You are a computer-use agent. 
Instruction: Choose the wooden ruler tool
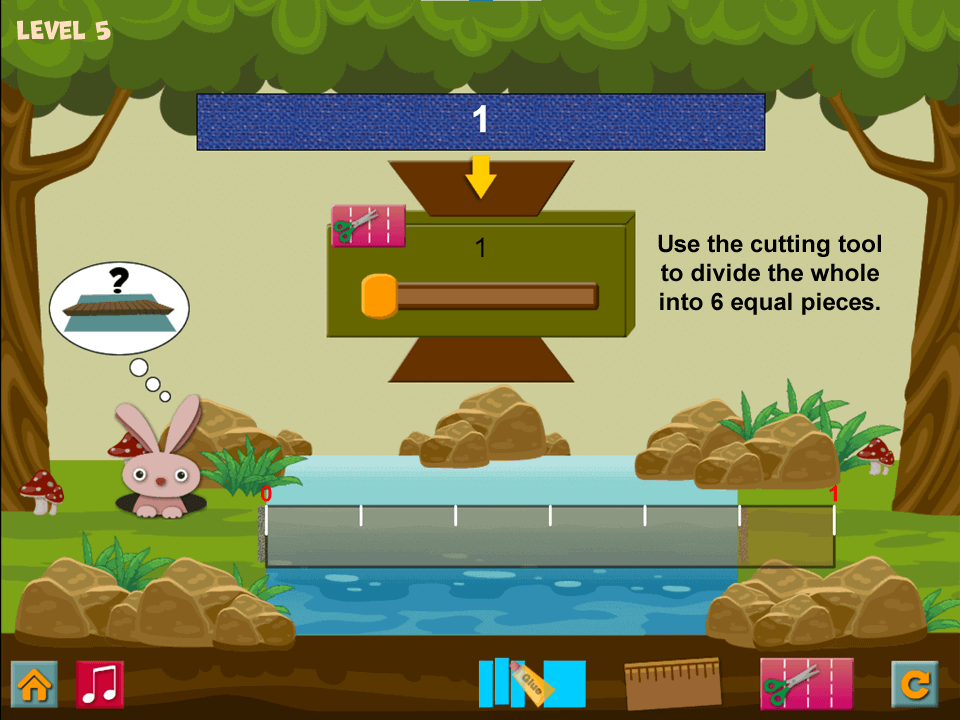[x=672, y=684]
